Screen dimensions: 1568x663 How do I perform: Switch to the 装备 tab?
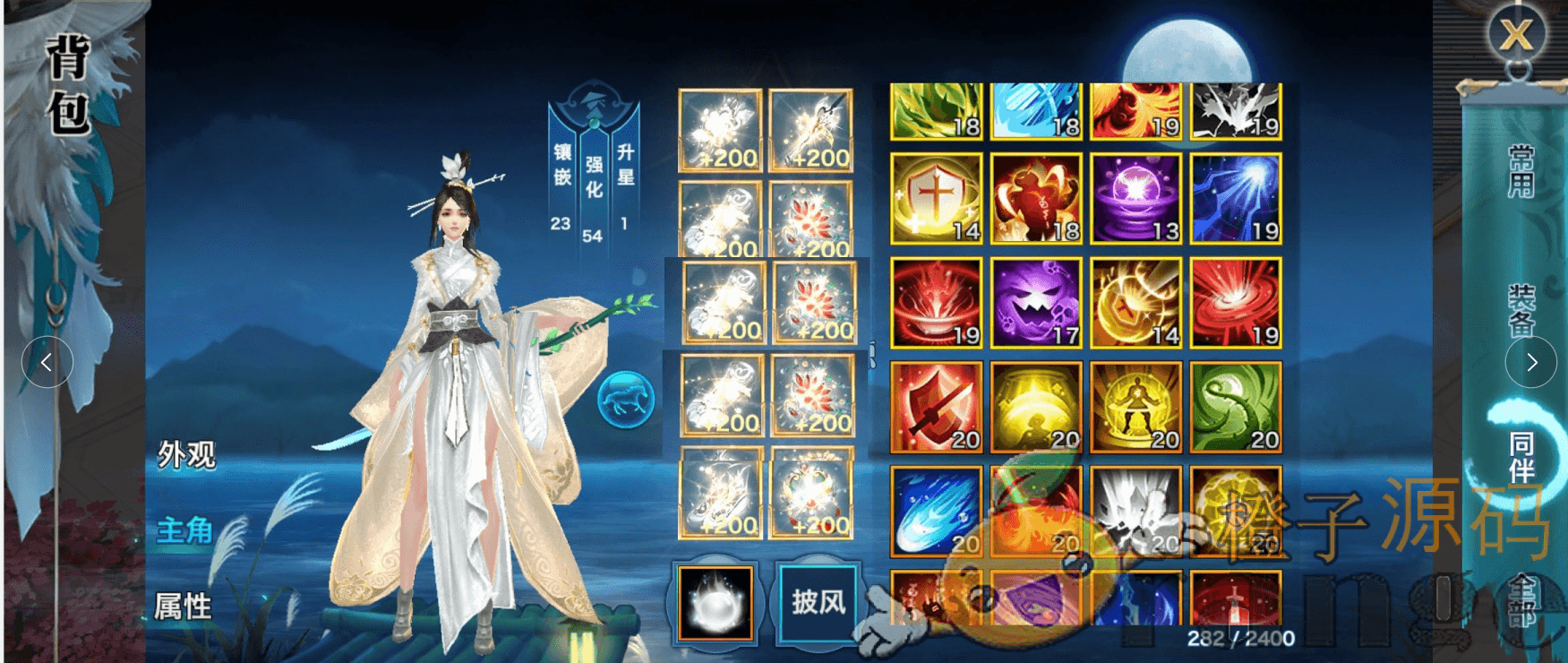coord(1521,310)
